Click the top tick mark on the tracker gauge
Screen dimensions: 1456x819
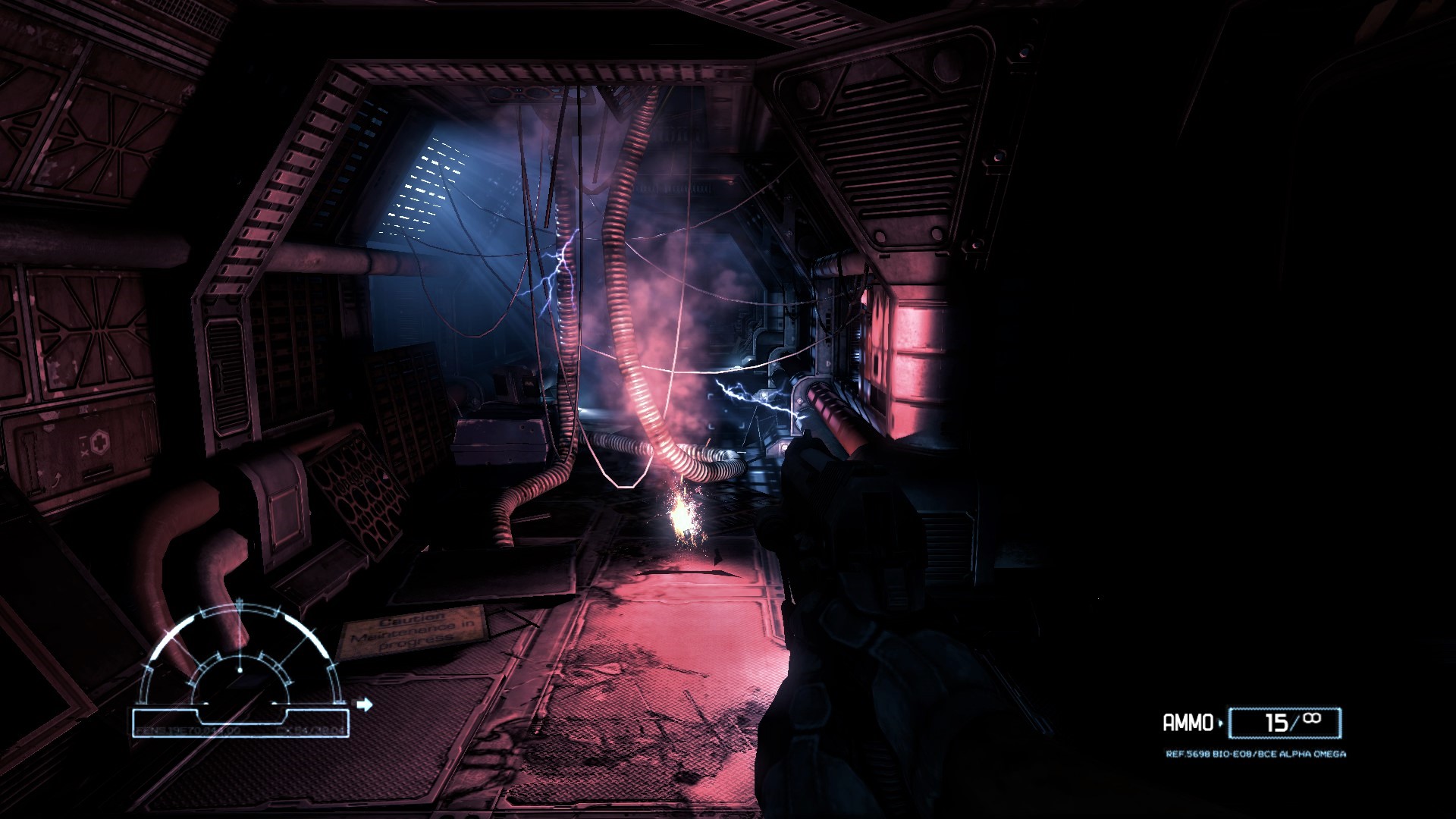[240, 601]
